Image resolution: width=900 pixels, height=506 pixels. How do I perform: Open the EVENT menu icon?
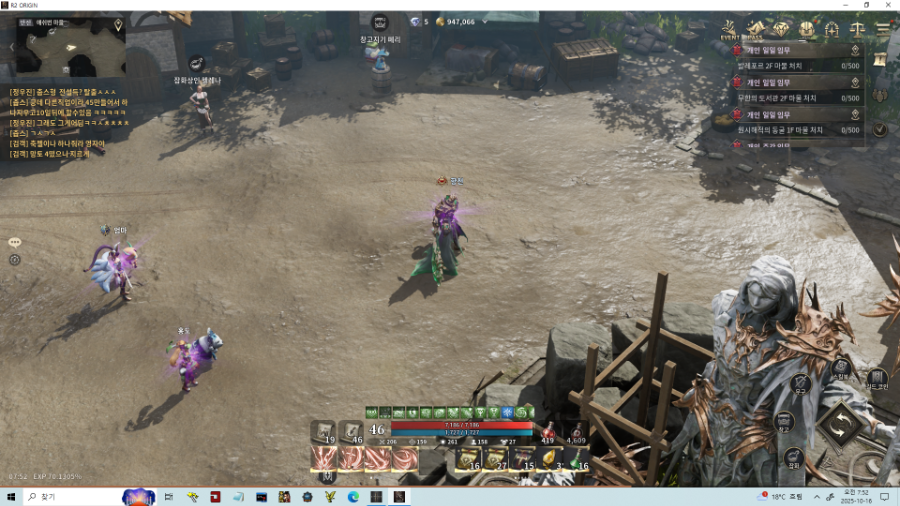point(729,29)
